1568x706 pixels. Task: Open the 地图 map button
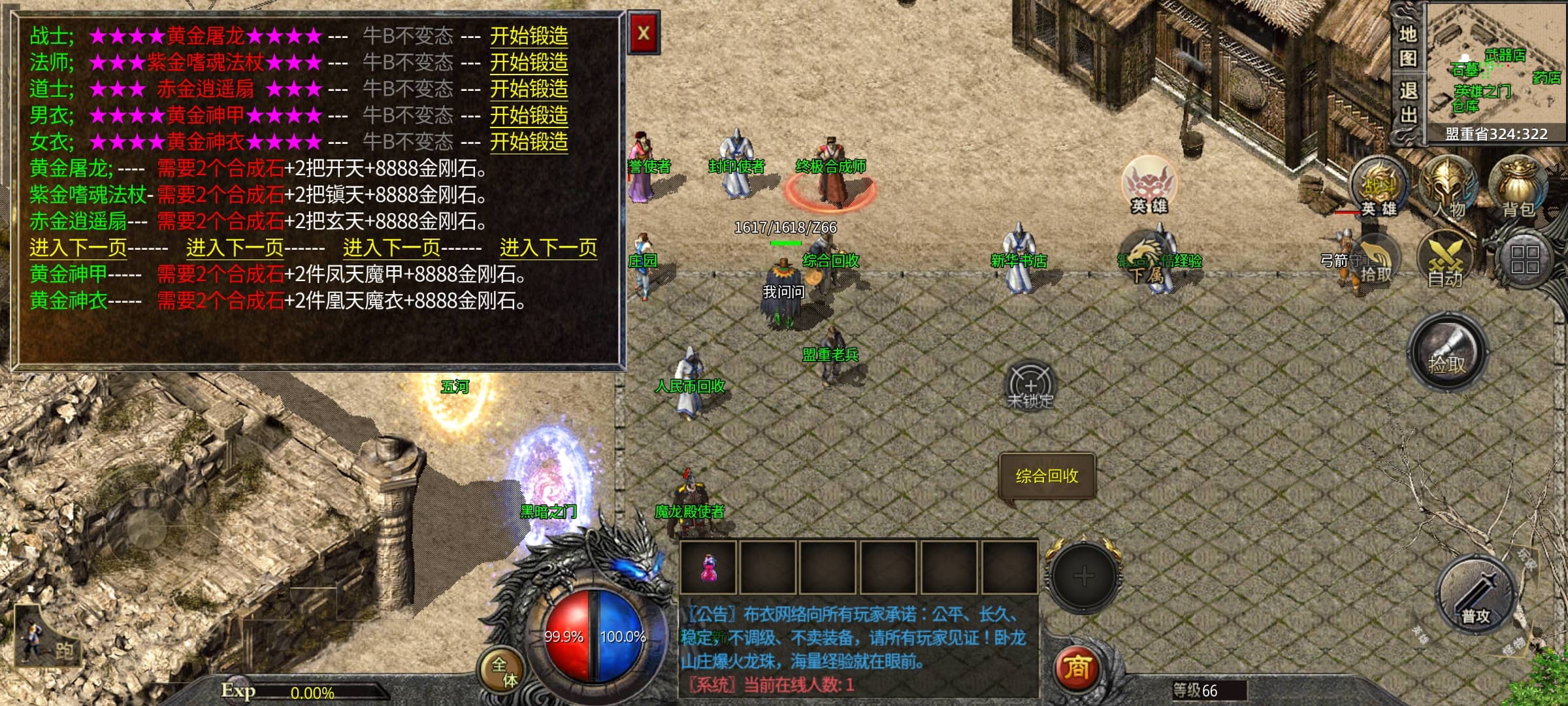click(1407, 46)
